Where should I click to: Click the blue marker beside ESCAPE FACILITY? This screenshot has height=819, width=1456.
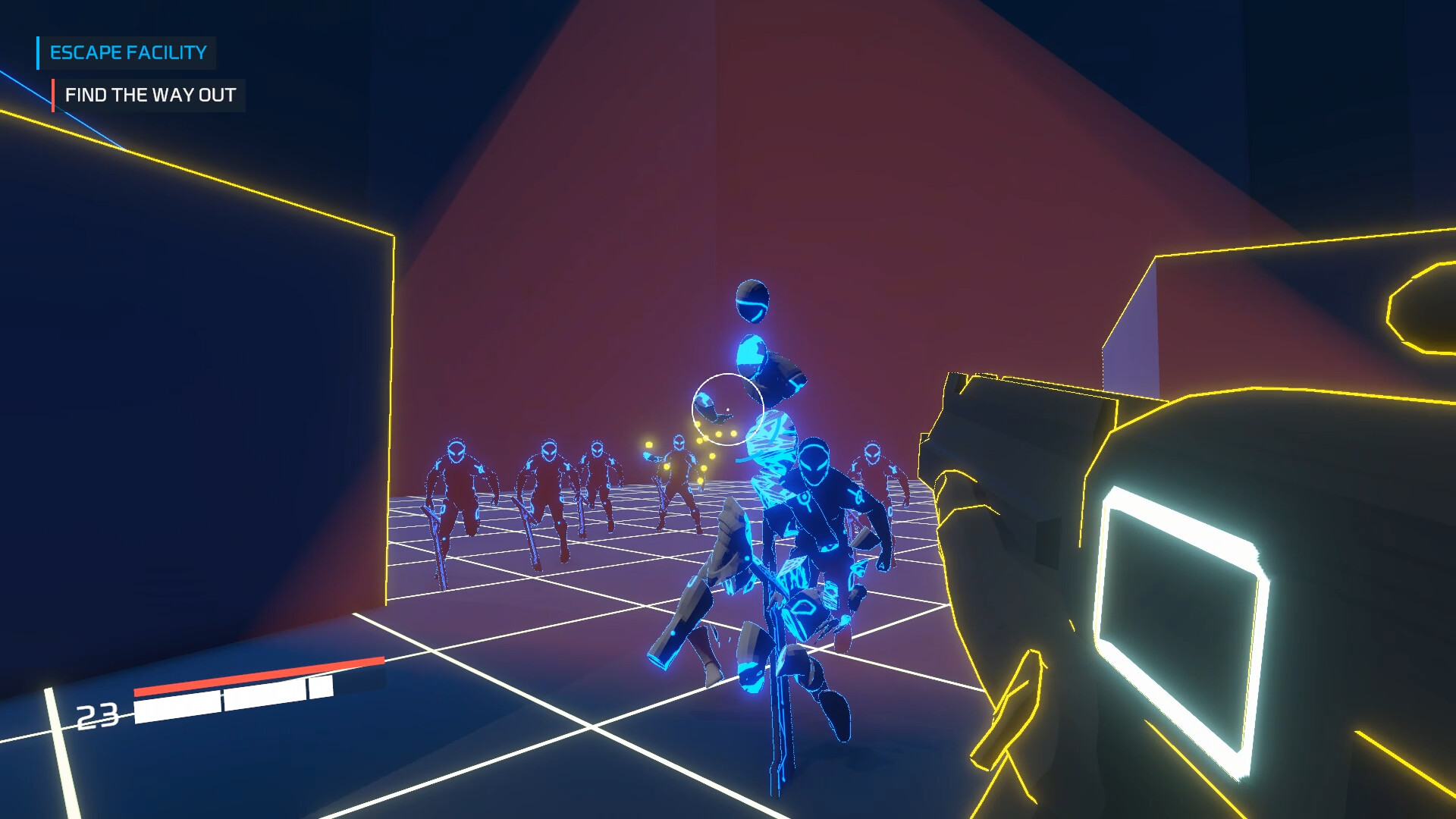[x=37, y=53]
